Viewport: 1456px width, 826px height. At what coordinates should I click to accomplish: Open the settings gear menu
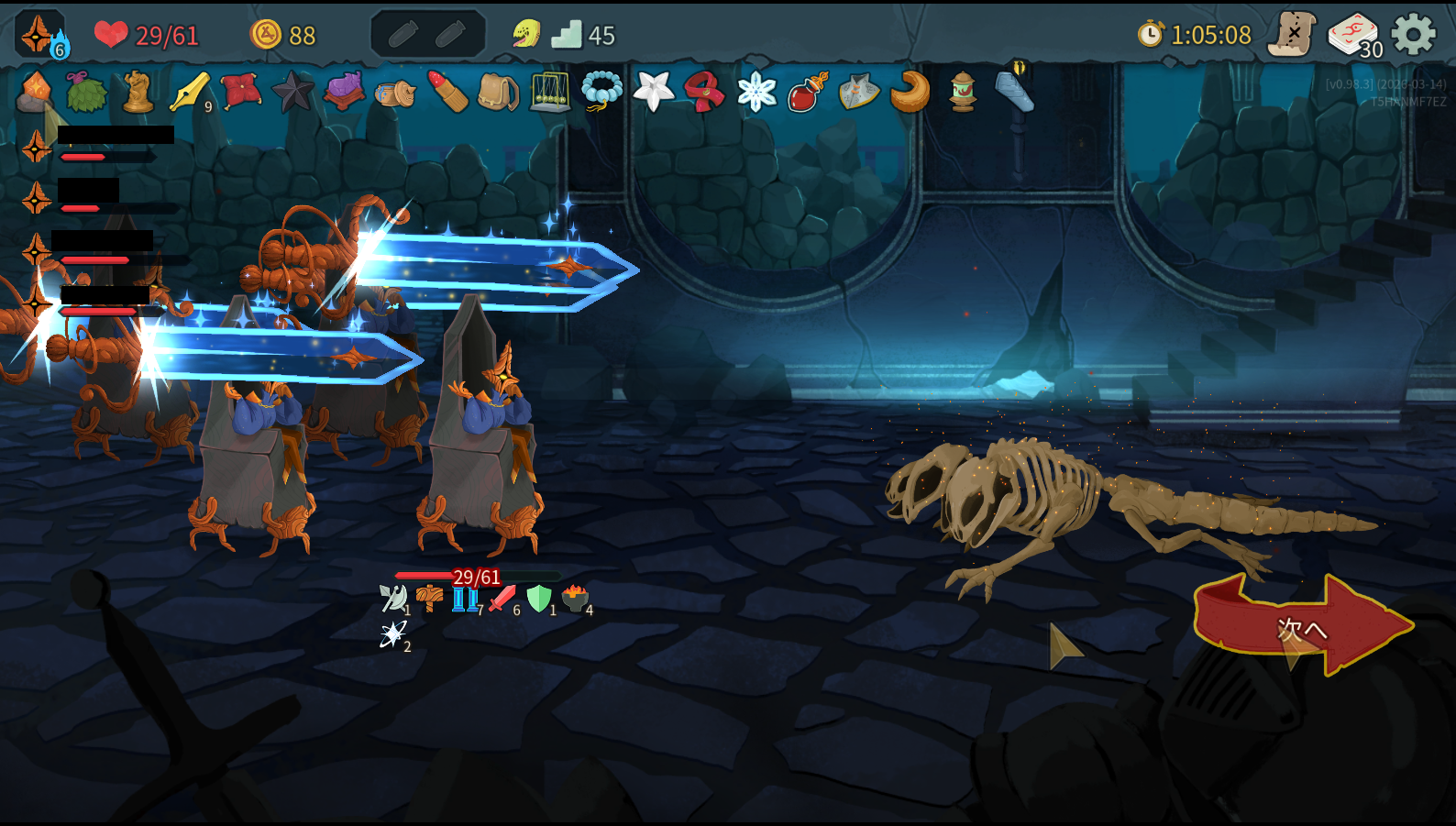pyautogui.click(x=1413, y=35)
